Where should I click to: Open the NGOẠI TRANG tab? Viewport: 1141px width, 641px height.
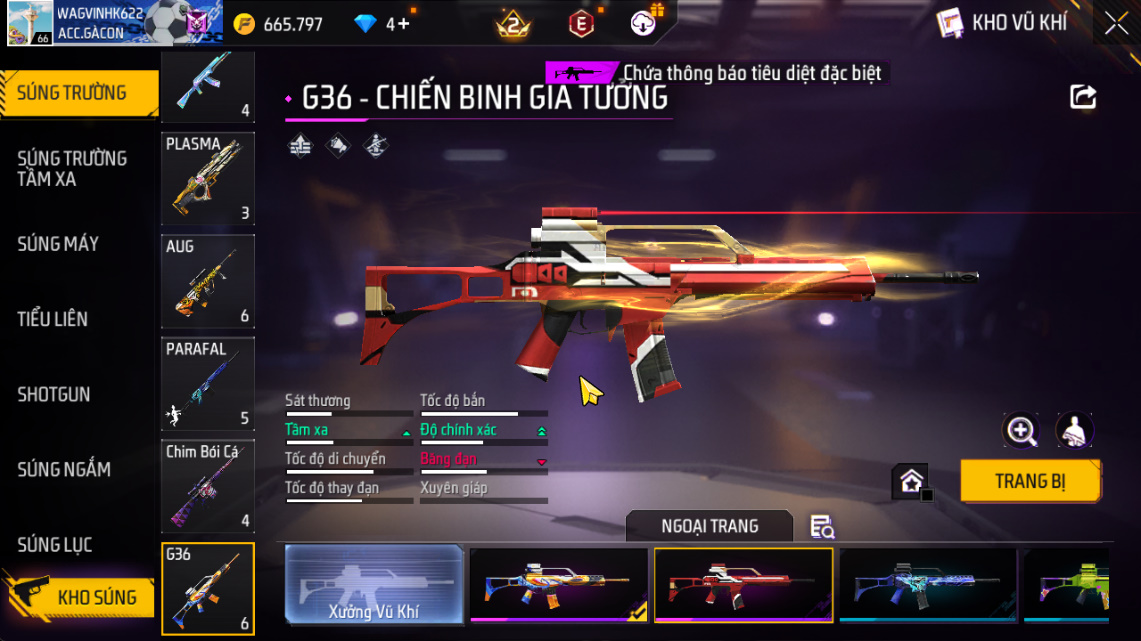[x=709, y=526]
